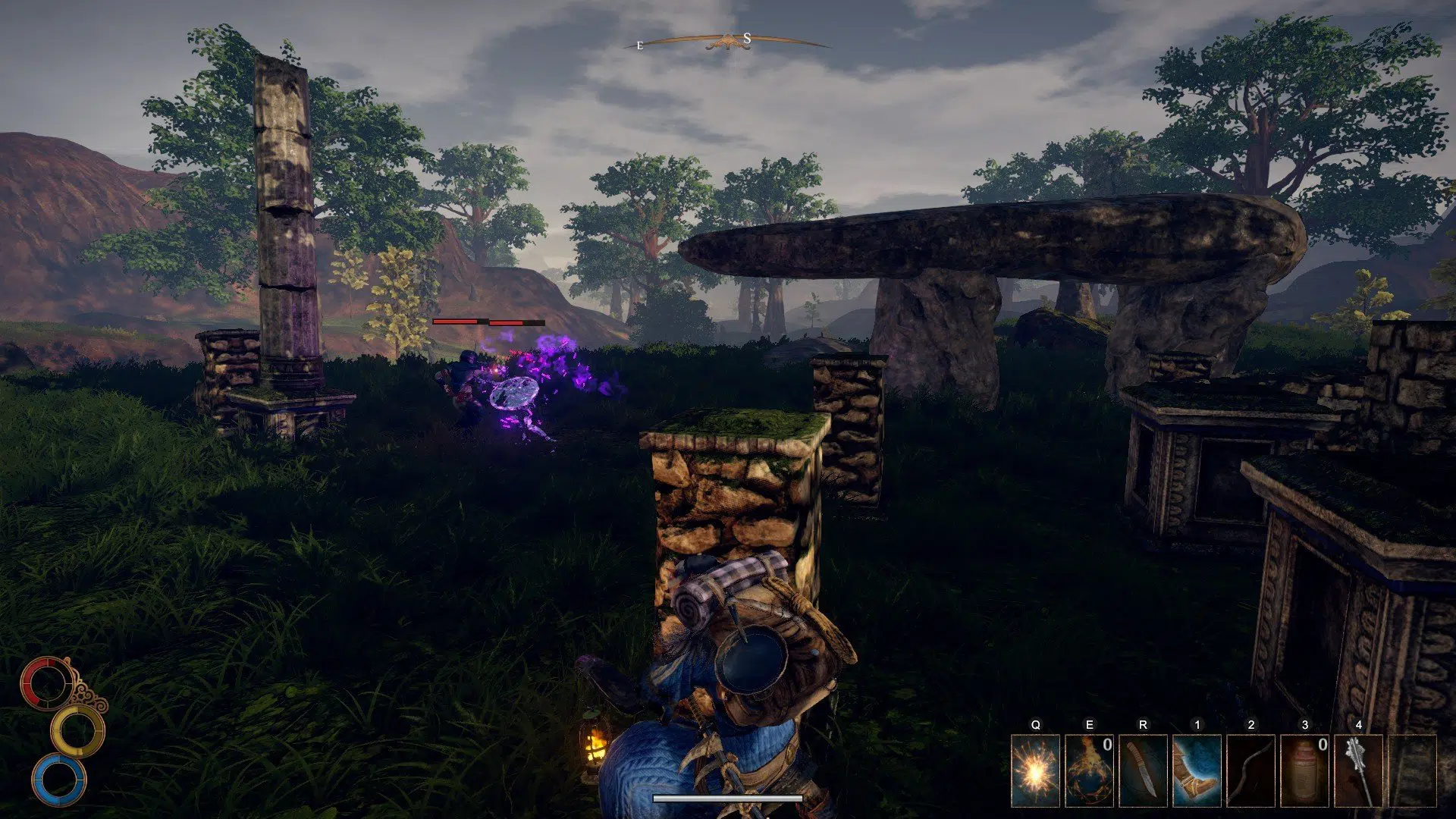Click the zero counter on the flask slot
The image size is (1456, 819).
pos(1322,745)
